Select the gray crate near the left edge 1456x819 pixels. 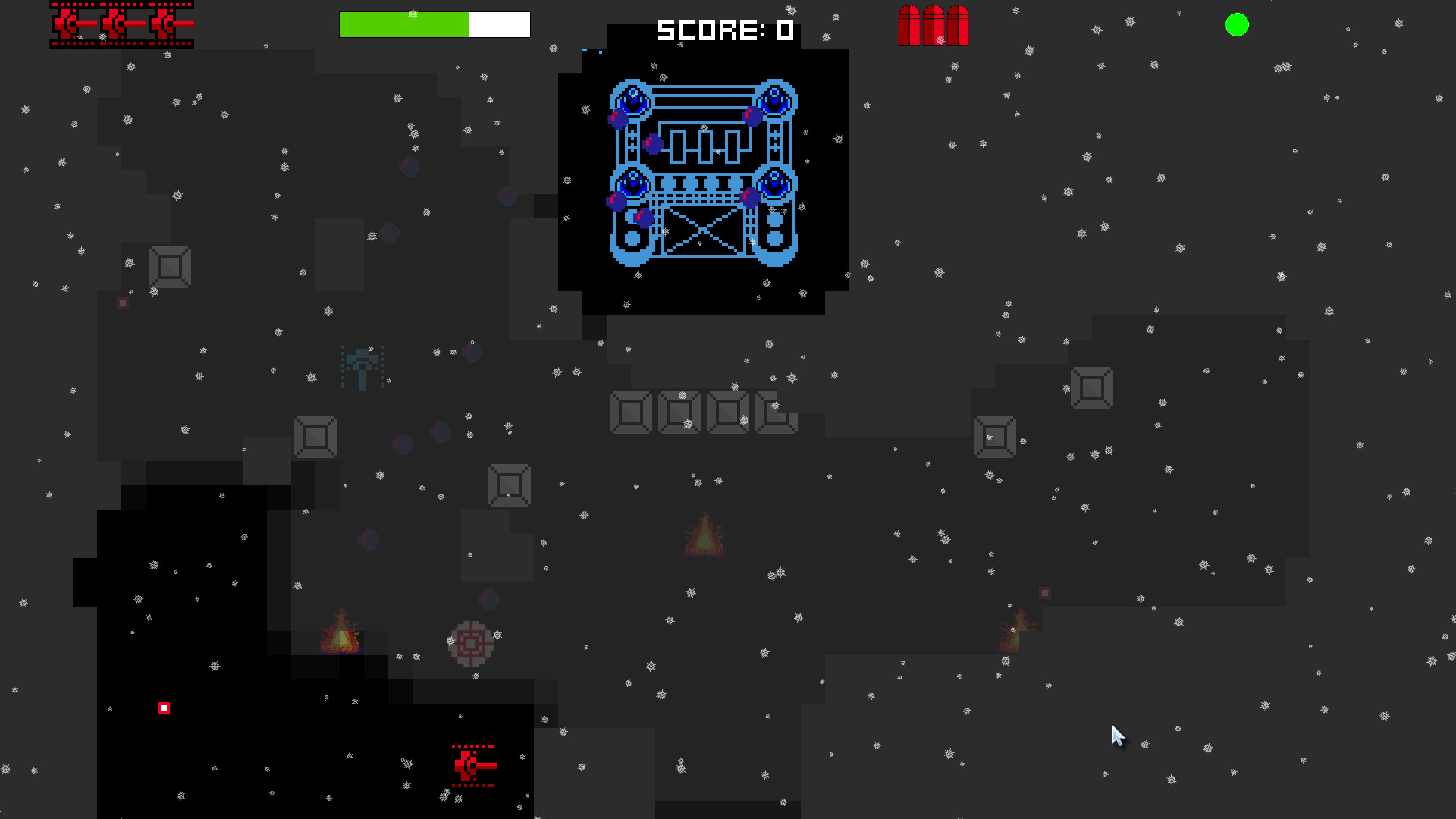click(171, 267)
